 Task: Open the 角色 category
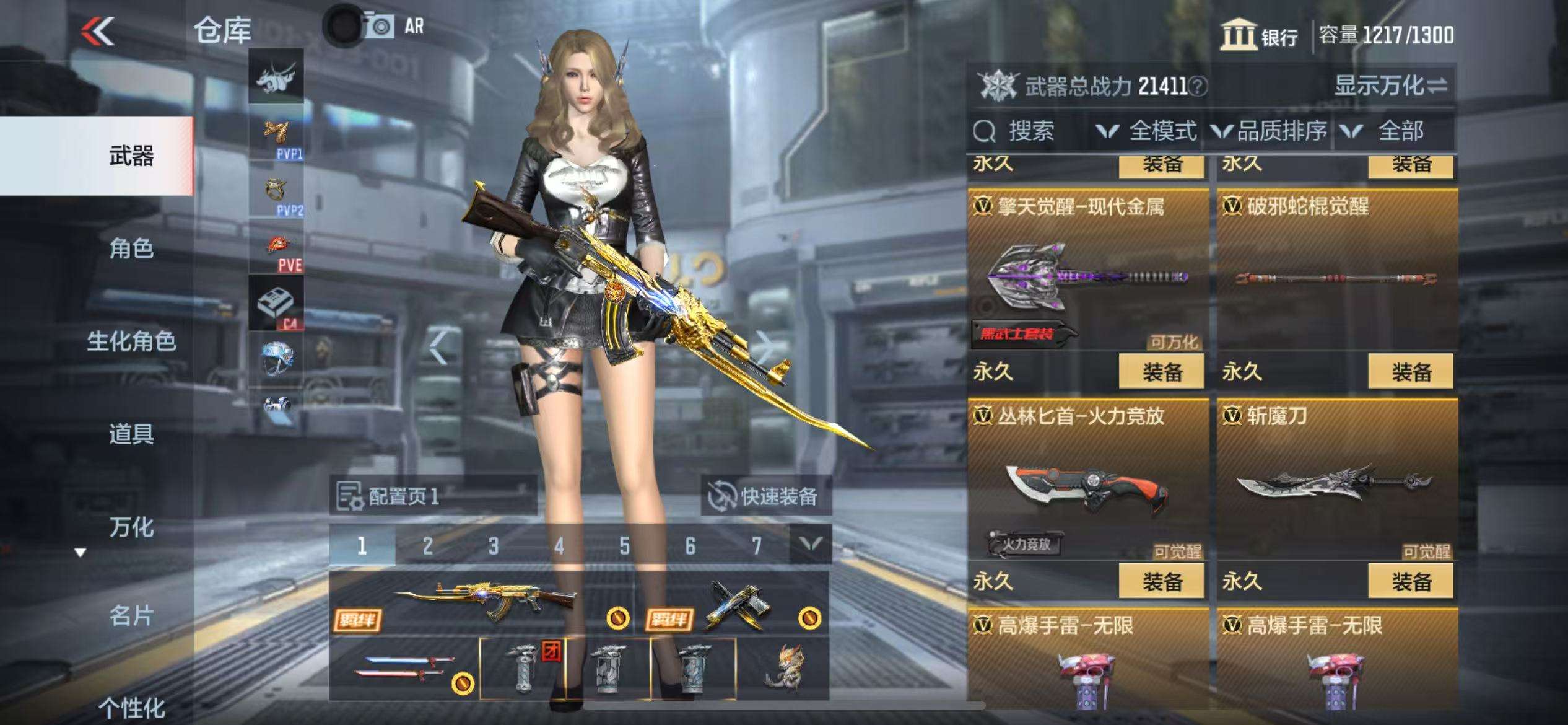(x=131, y=249)
